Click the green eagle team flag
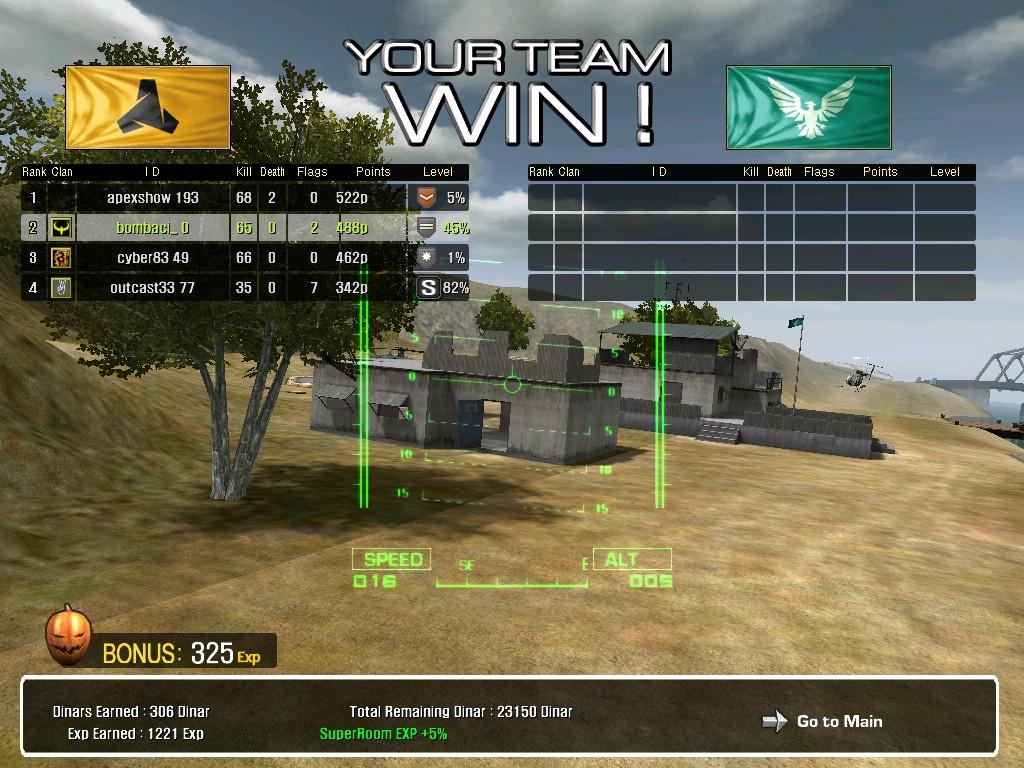The height and width of the screenshot is (768, 1024). coord(808,108)
